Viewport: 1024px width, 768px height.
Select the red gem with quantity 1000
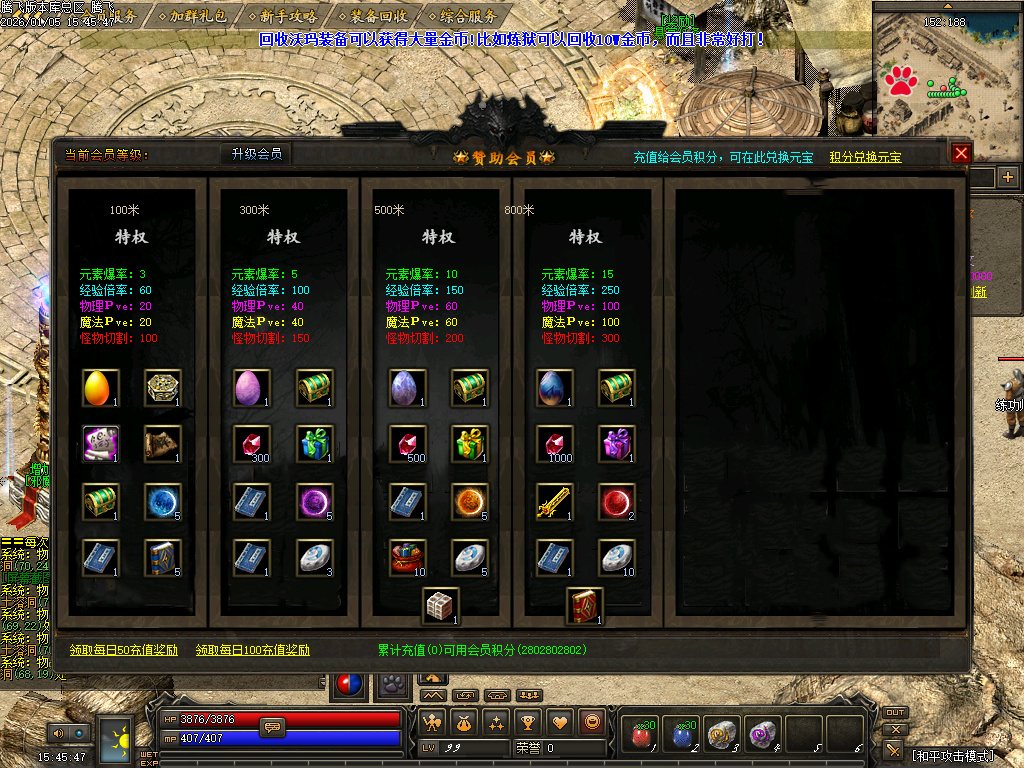click(x=556, y=444)
